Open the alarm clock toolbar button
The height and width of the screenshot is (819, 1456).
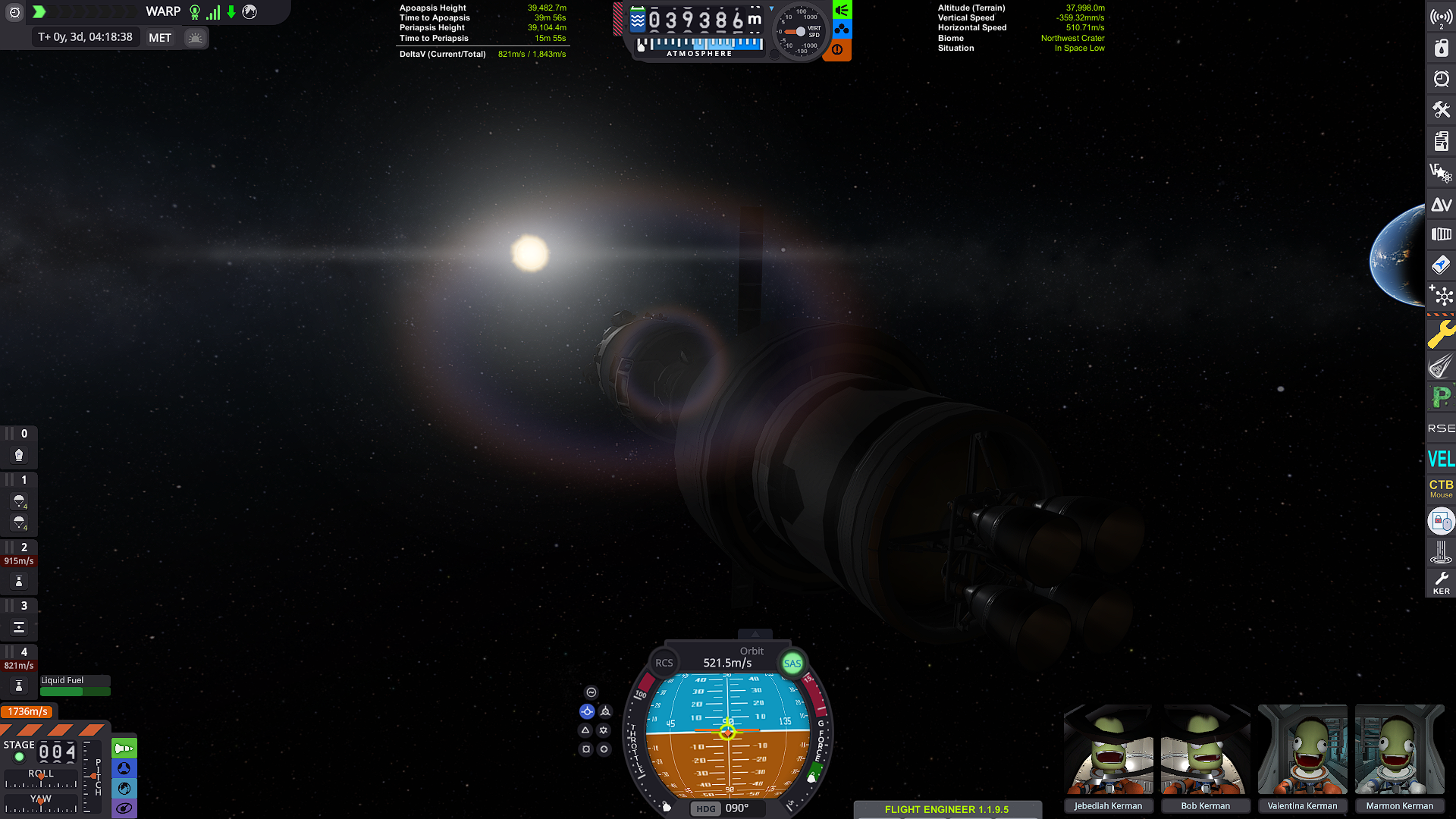pyautogui.click(x=1441, y=79)
